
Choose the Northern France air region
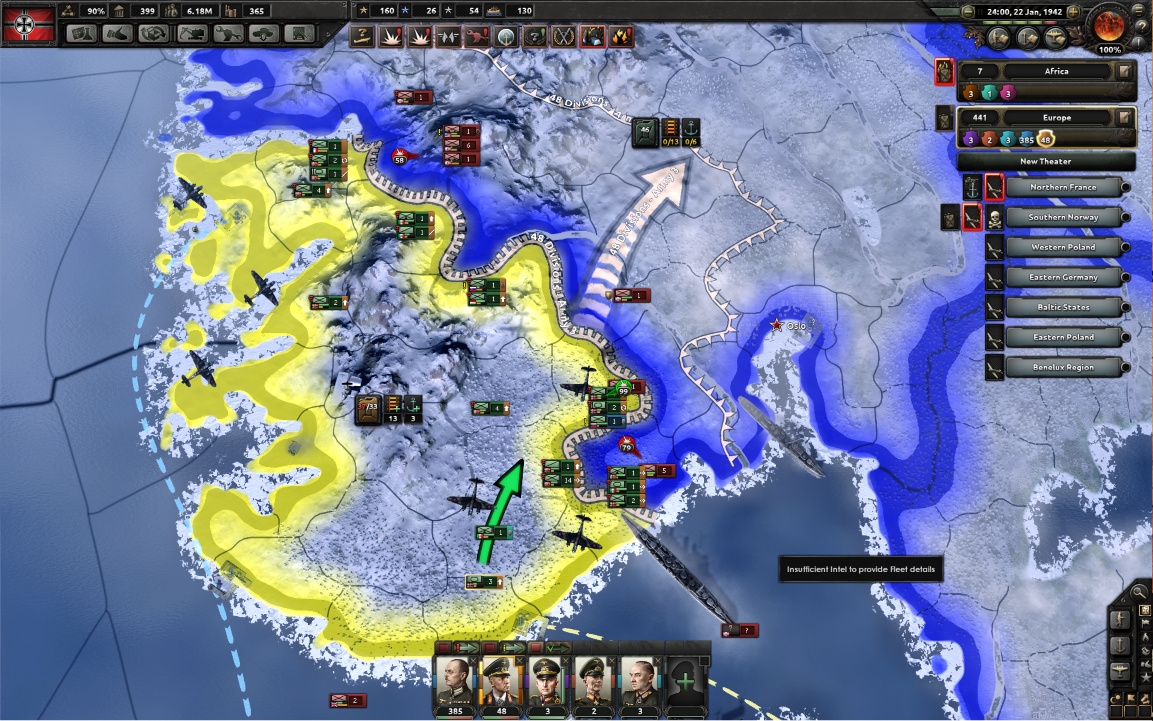coord(1063,187)
